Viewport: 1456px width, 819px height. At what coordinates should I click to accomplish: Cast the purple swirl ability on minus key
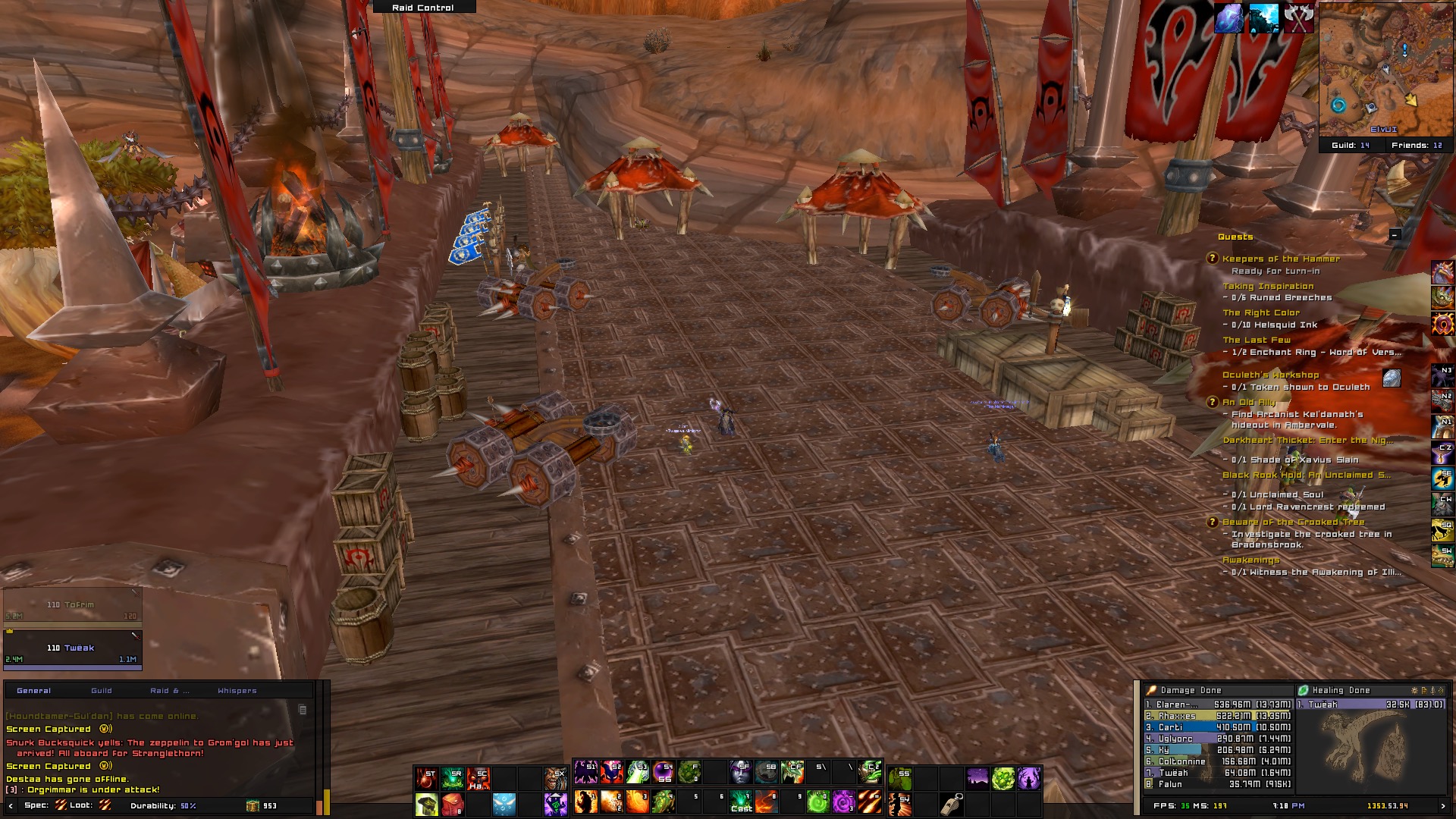click(843, 802)
